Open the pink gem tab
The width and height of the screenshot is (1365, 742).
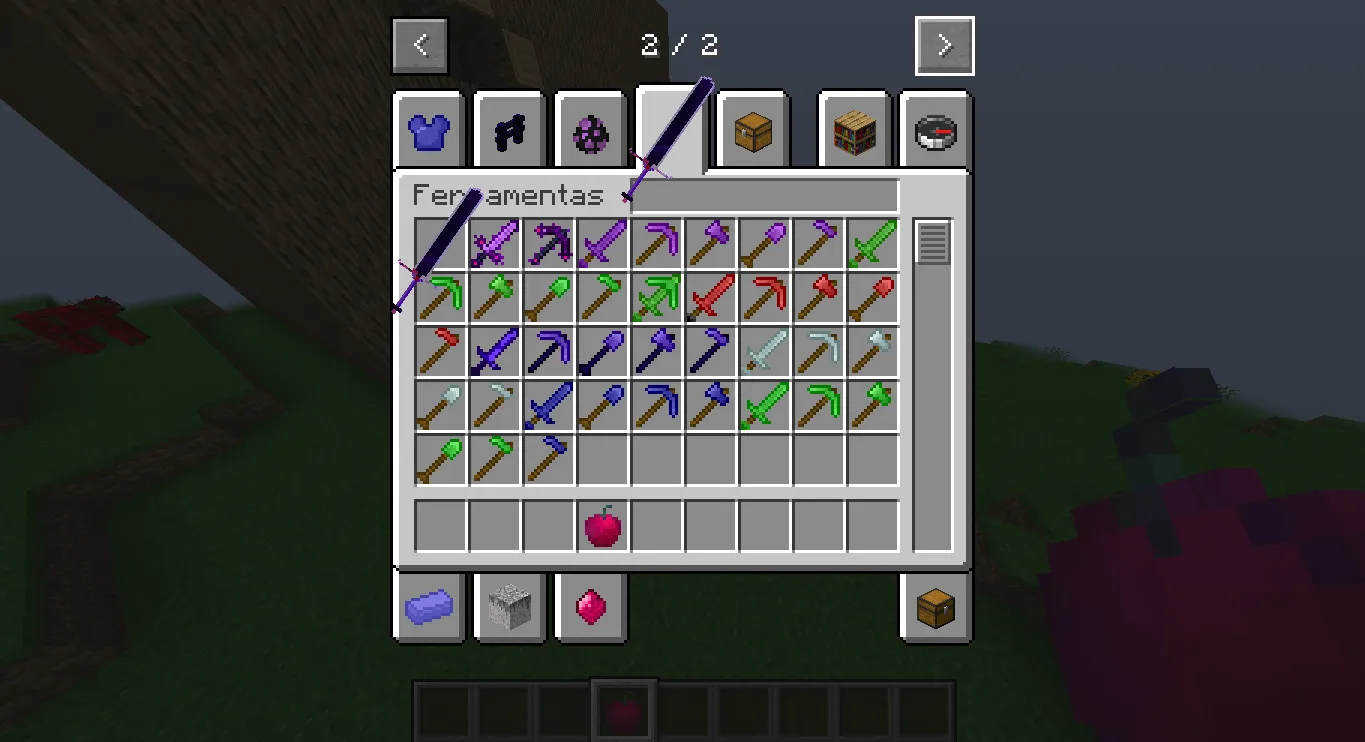[590, 607]
